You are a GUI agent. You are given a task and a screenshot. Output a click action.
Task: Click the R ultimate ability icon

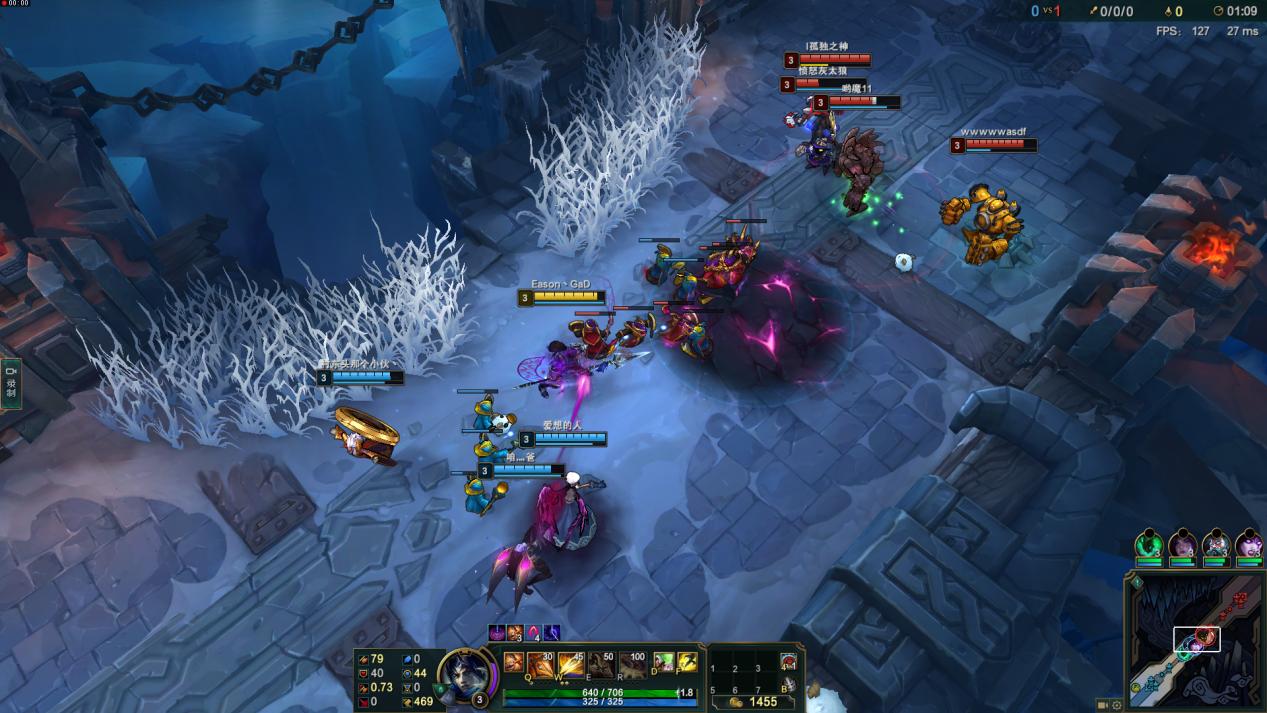[632, 664]
